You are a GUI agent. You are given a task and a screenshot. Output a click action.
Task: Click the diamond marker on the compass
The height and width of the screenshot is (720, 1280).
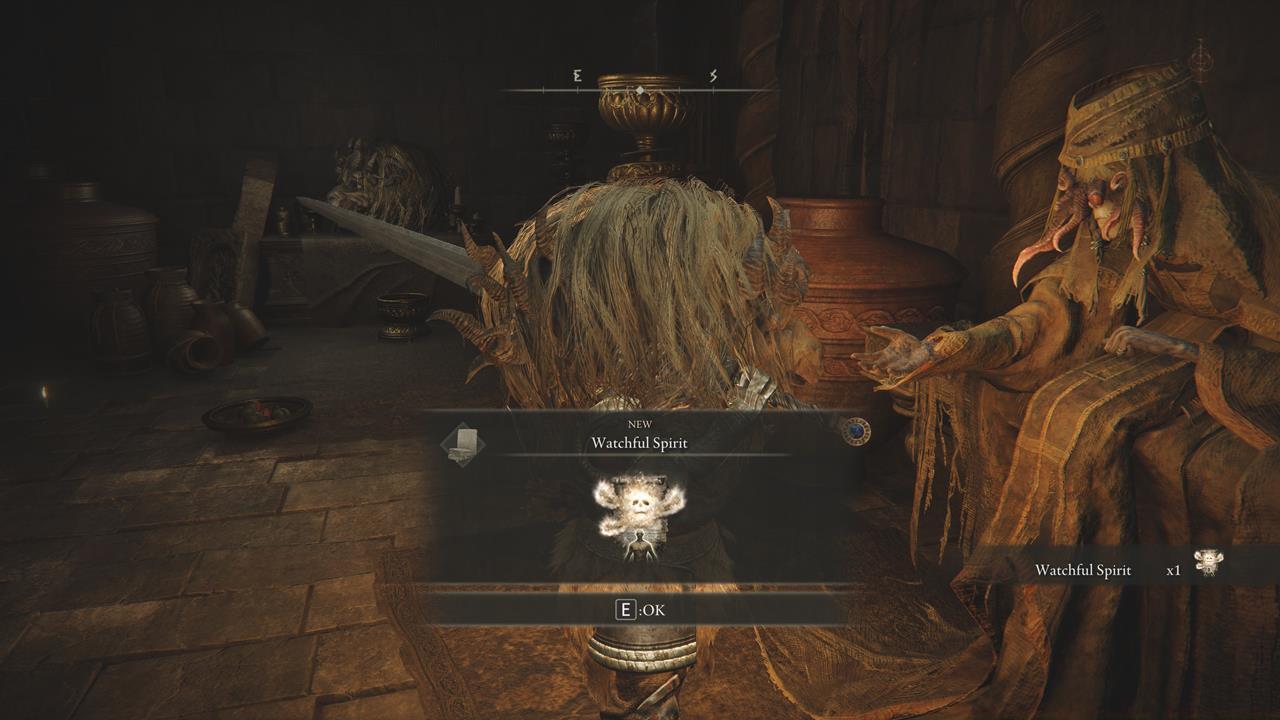click(x=637, y=89)
